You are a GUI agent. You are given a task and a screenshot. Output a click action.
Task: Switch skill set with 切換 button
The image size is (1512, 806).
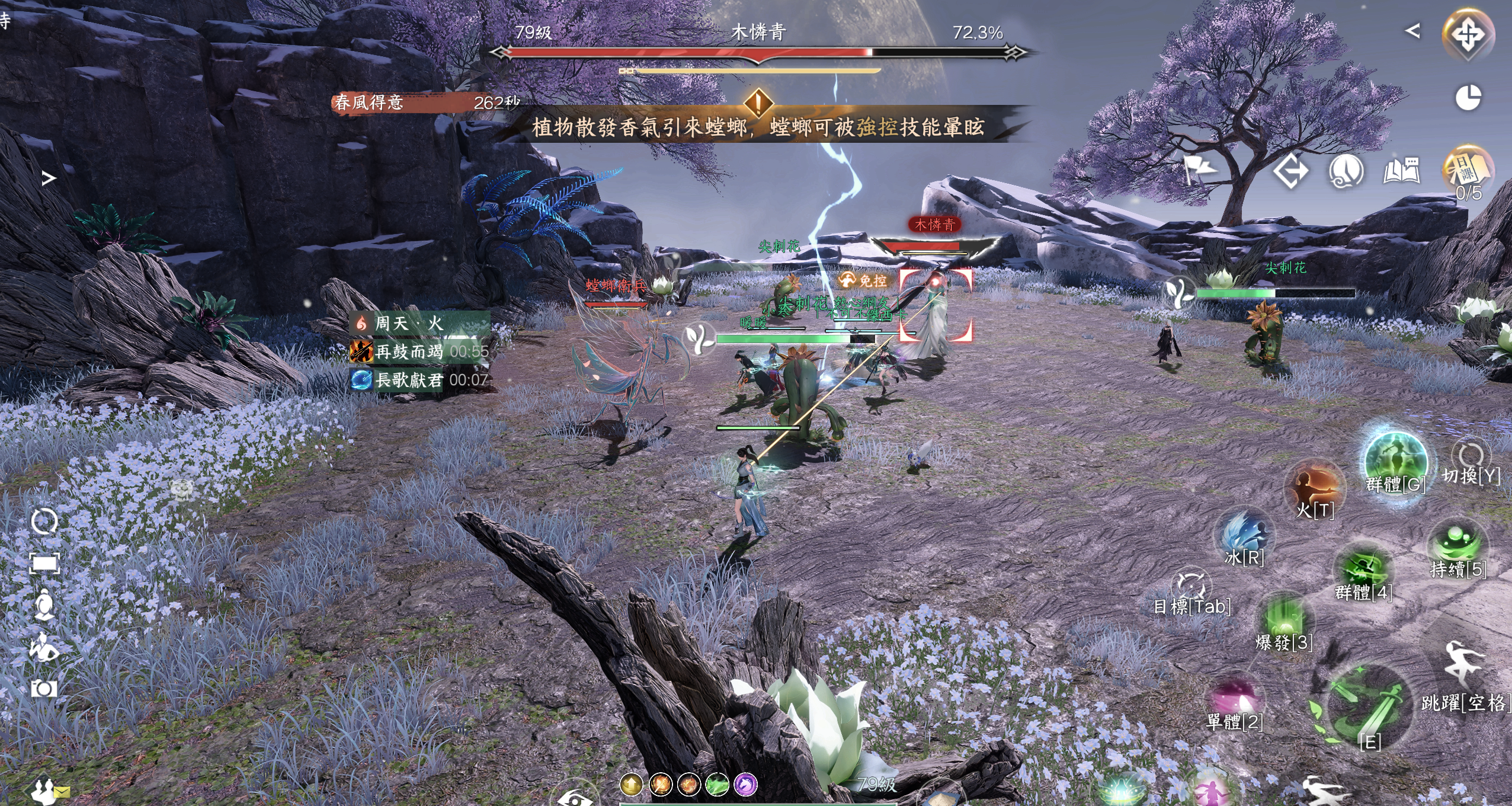[1471, 459]
